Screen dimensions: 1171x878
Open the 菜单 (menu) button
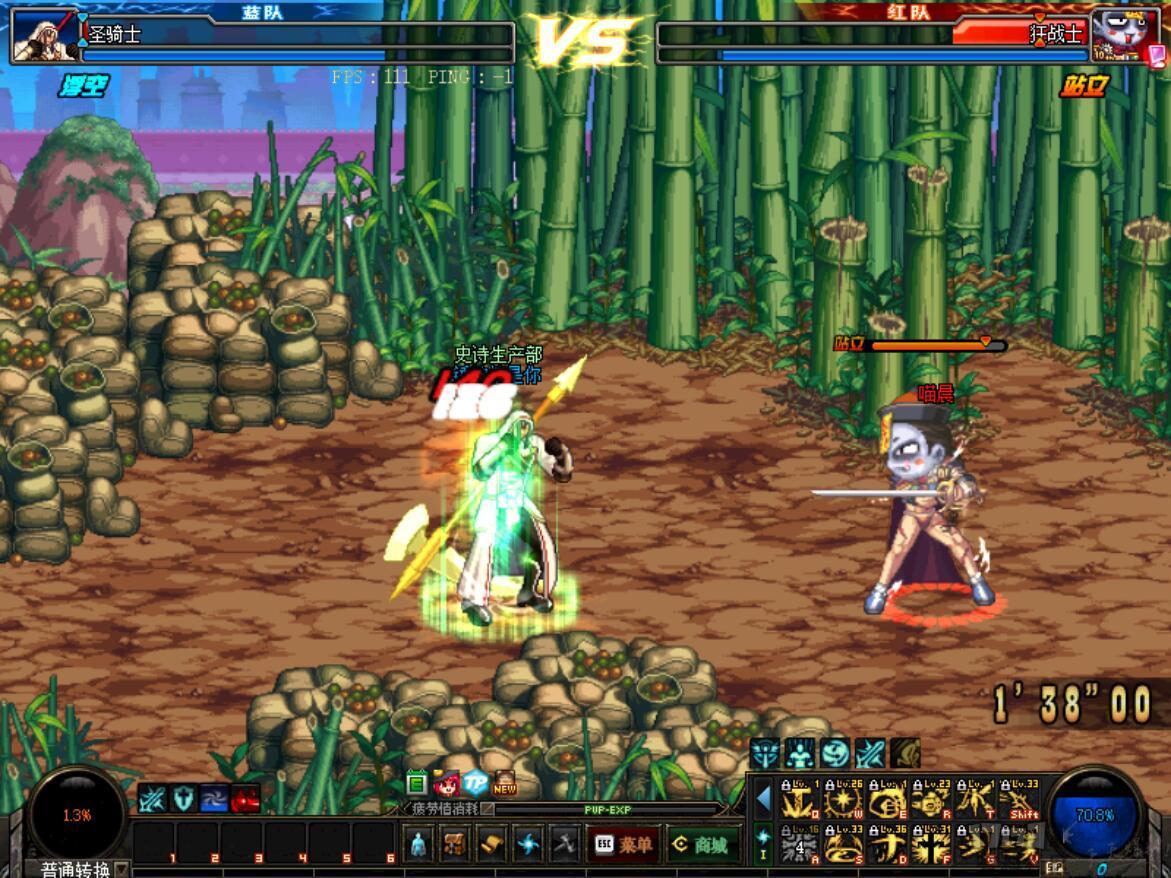coord(624,845)
